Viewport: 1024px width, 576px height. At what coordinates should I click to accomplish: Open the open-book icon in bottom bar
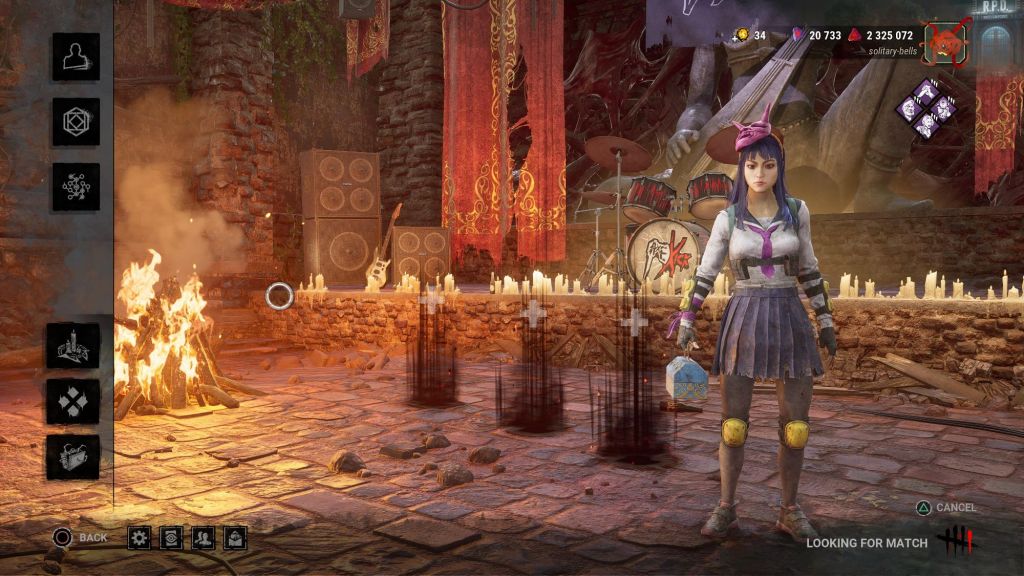pos(235,538)
